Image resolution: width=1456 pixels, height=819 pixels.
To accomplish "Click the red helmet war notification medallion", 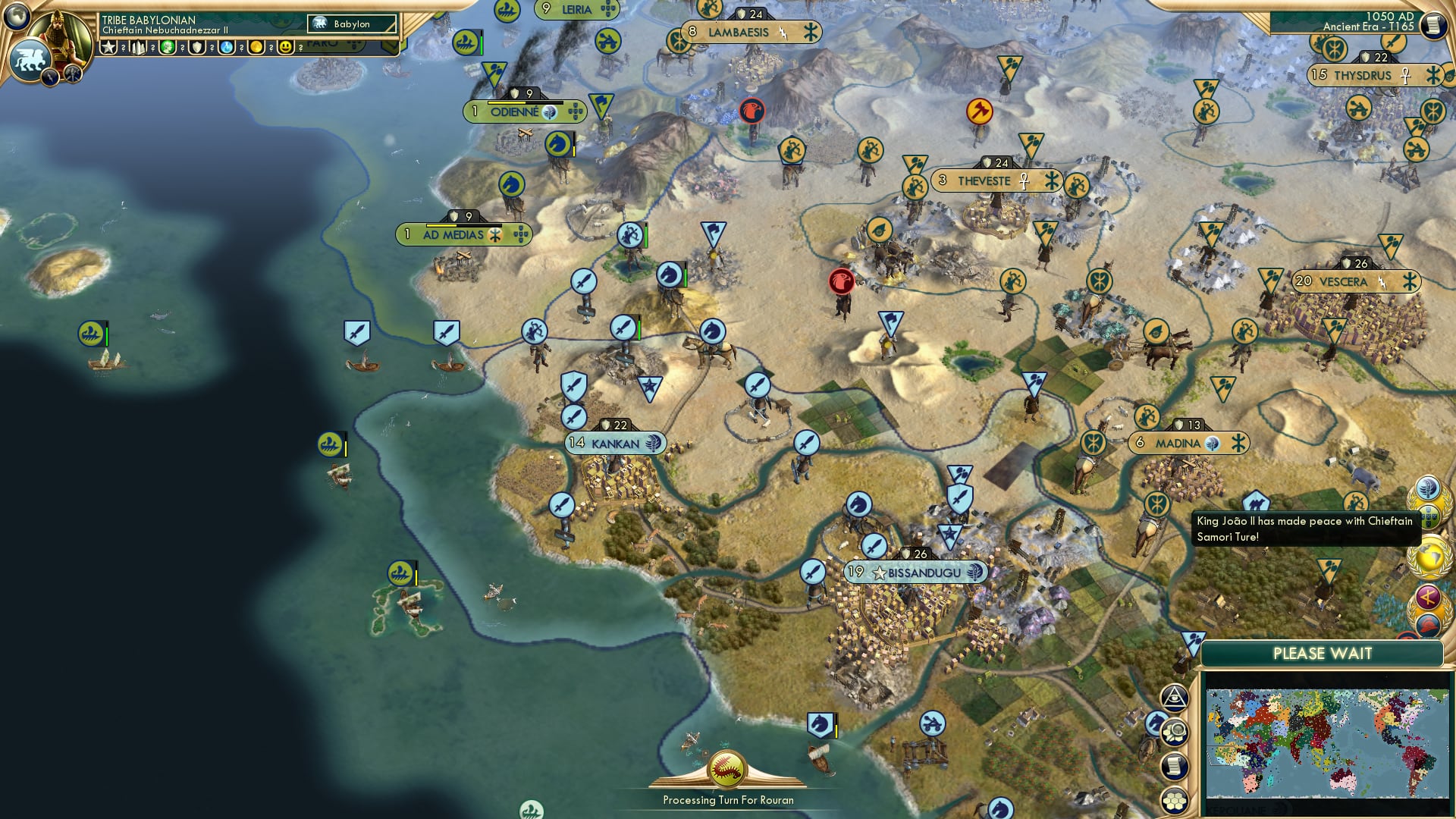I will (x=1429, y=623).
